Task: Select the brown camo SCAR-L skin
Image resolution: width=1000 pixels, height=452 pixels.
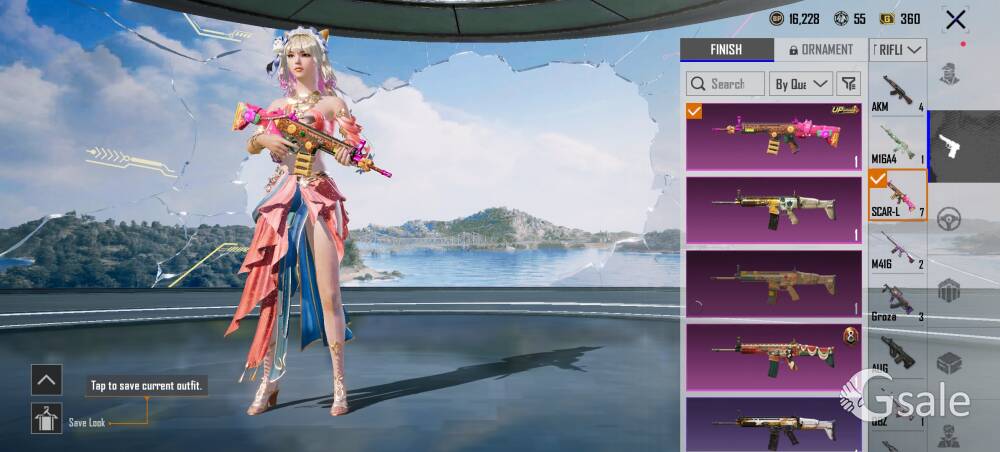Action: [773, 283]
